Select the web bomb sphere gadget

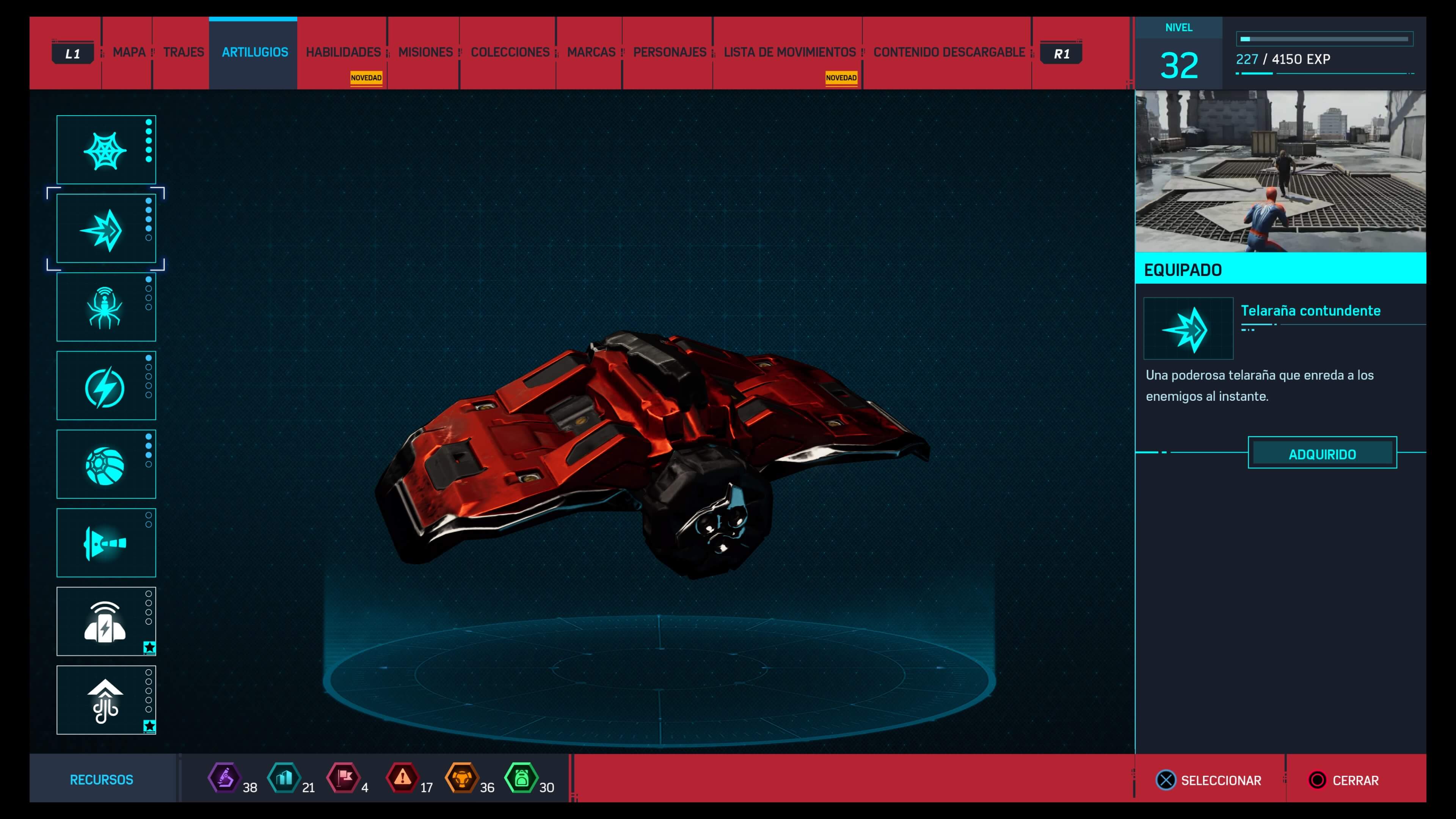[106, 464]
